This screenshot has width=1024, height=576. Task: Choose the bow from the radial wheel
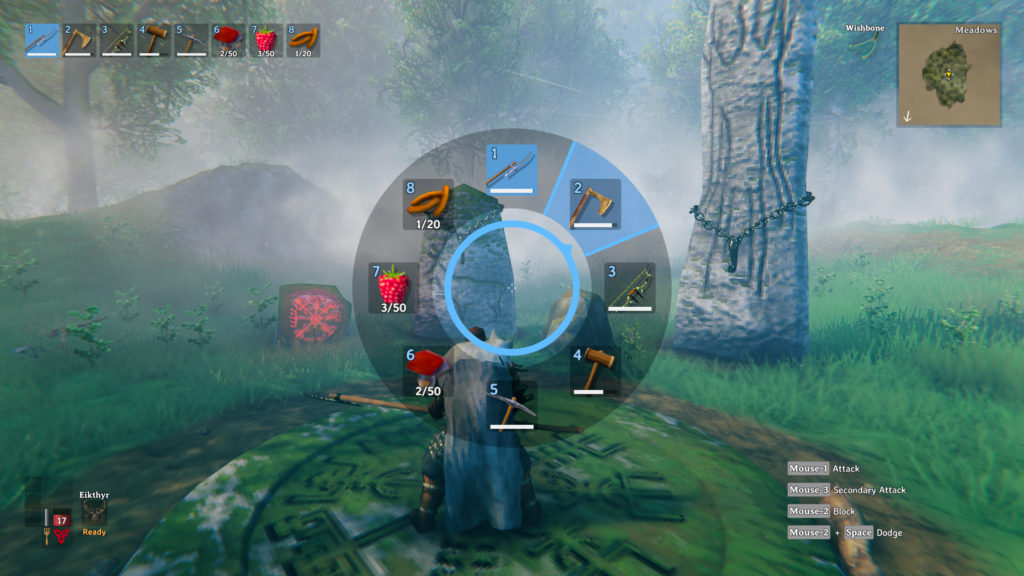[x=629, y=287]
